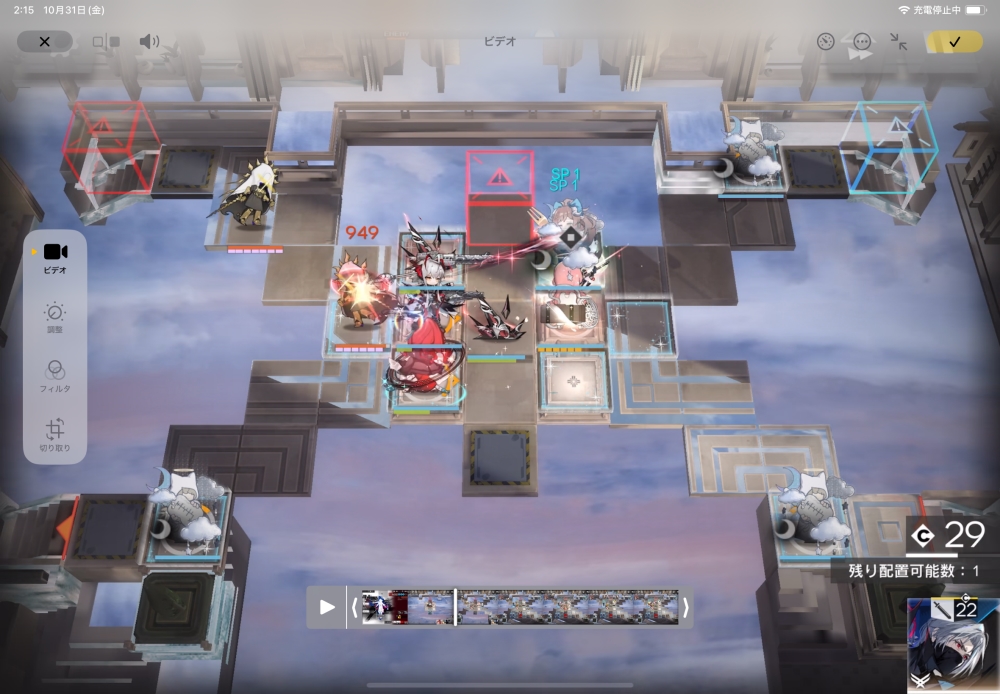Open the フィルタ filter options
The image size is (1000, 694).
pyautogui.click(x=55, y=375)
